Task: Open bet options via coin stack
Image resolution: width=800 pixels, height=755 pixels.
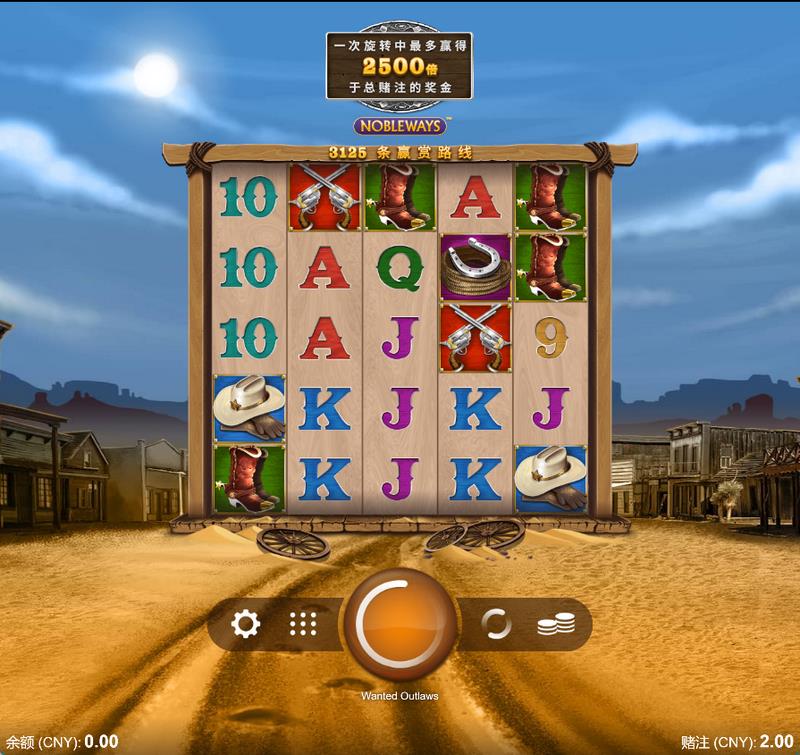Action: (x=556, y=625)
